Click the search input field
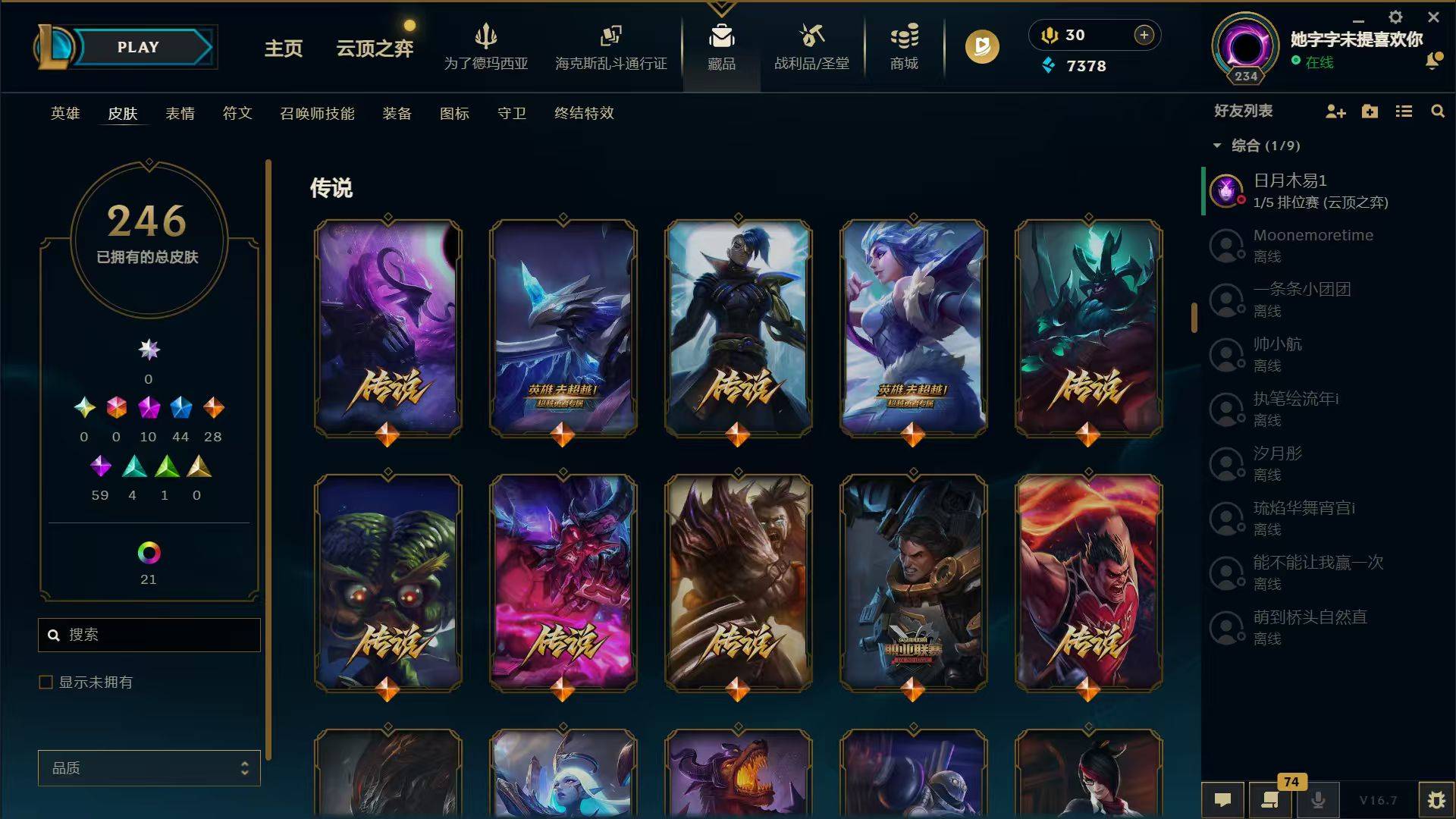Viewport: 1456px width, 819px height. point(149,635)
